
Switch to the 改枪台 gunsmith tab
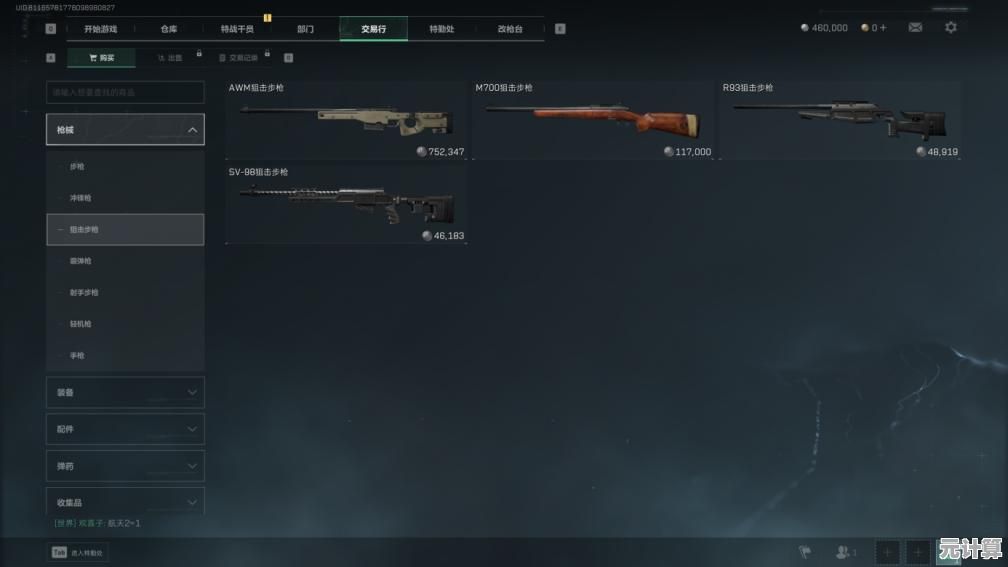510,29
